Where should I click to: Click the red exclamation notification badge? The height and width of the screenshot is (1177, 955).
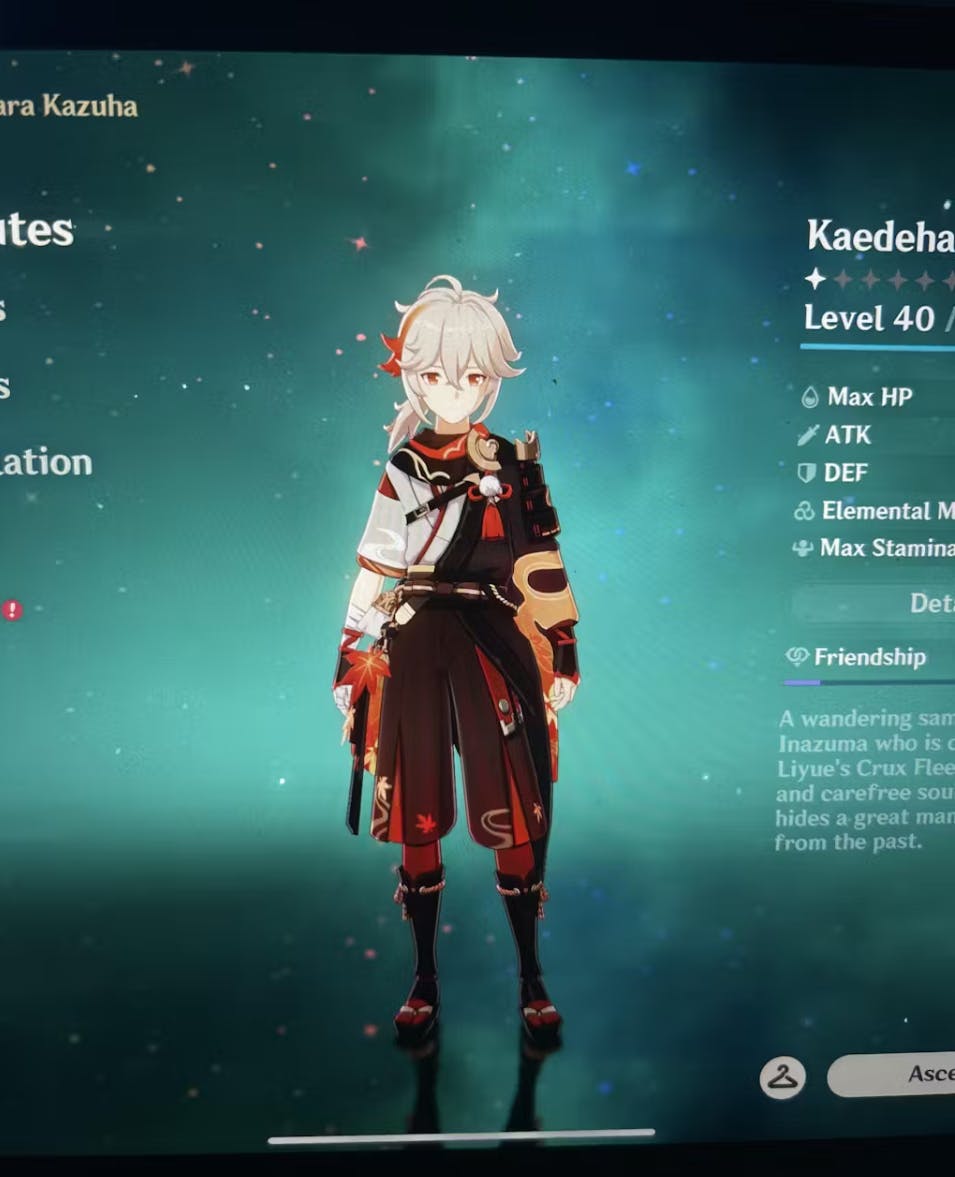point(12,610)
